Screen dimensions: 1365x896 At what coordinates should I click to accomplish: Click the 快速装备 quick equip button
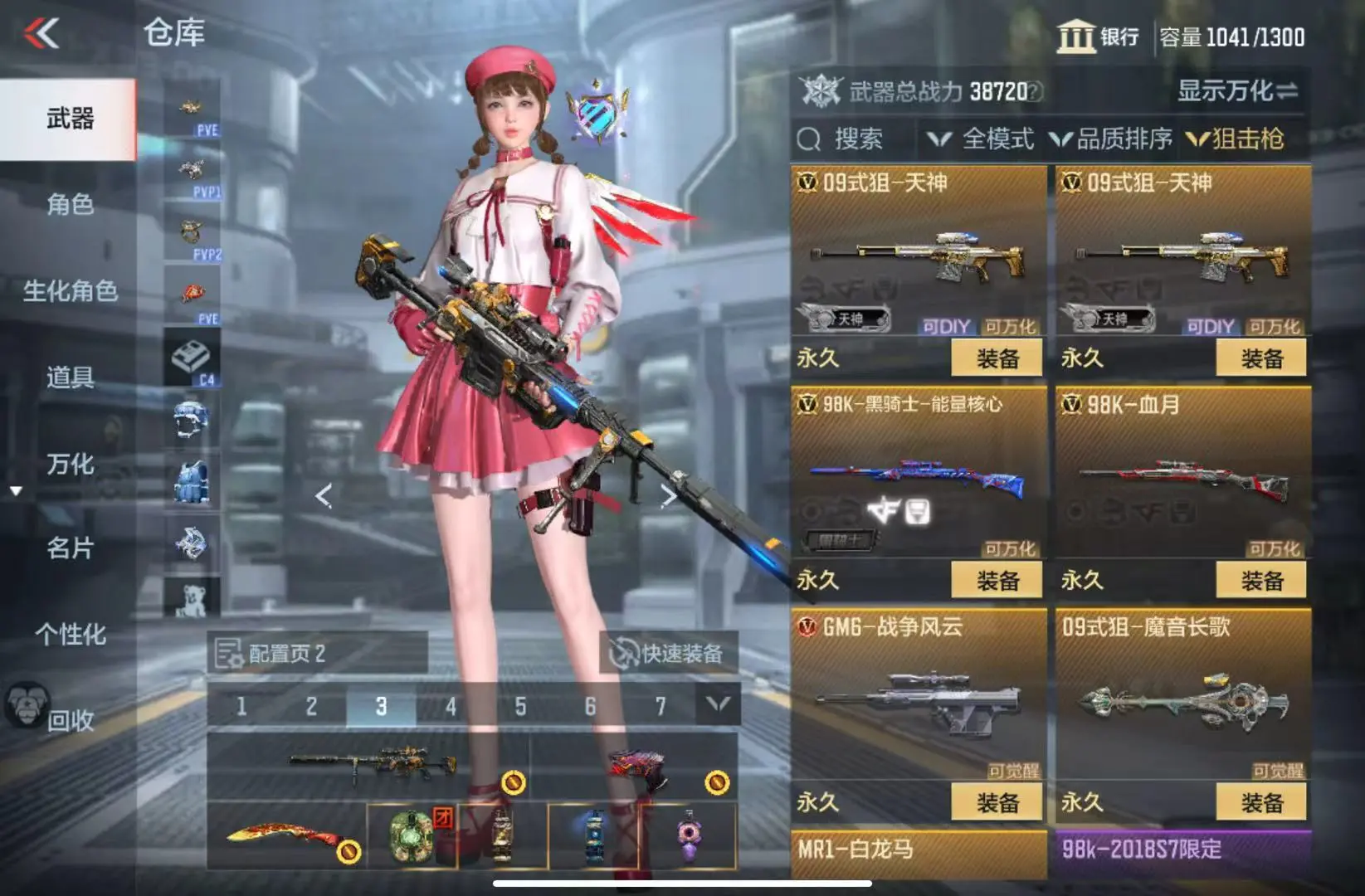coord(668,654)
